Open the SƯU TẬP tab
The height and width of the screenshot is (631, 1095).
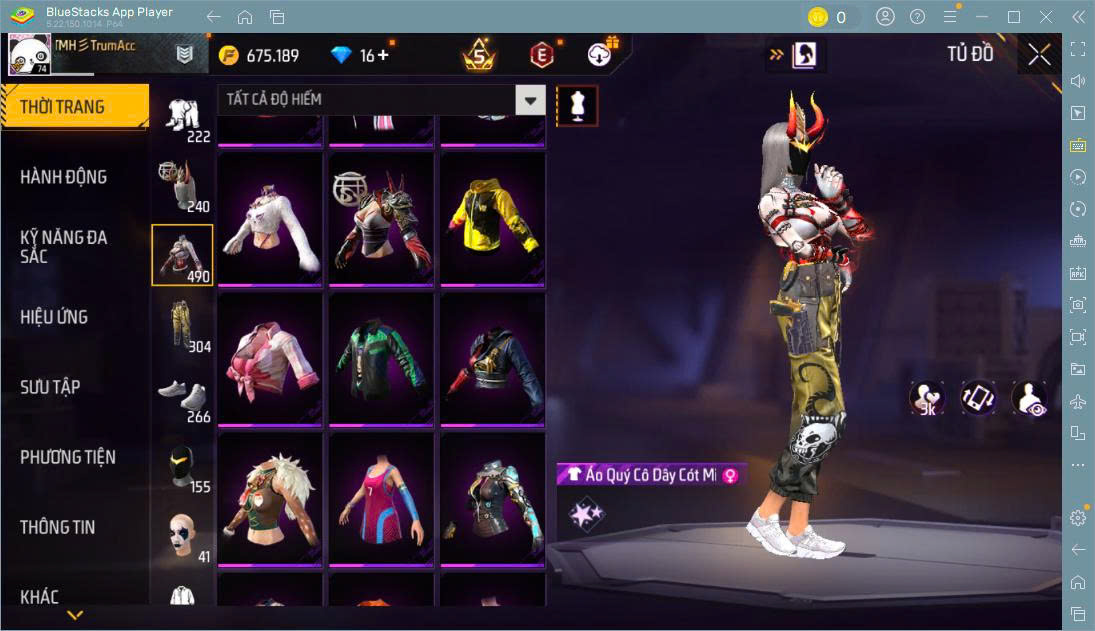coord(50,387)
